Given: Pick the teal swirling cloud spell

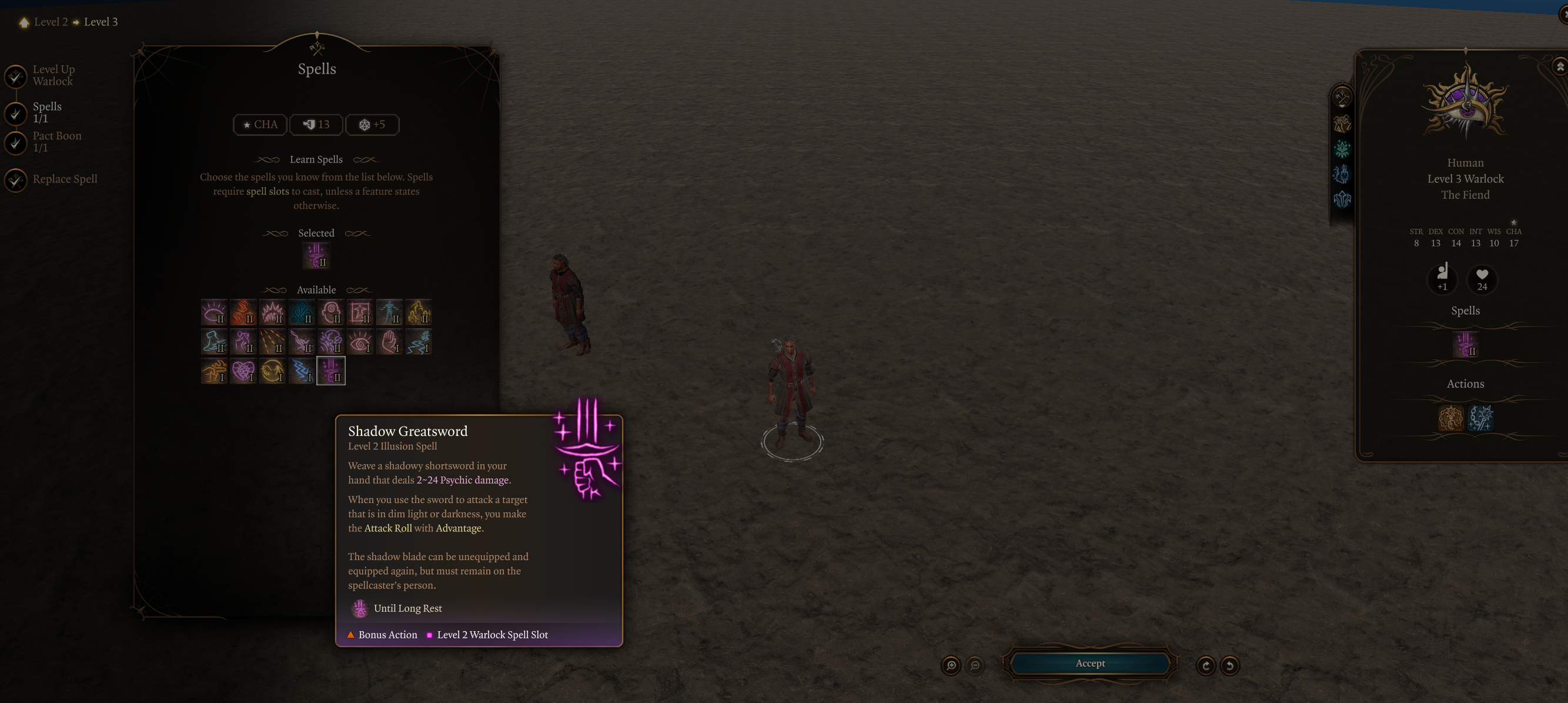Looking at the screenshot, I should 301,312.
